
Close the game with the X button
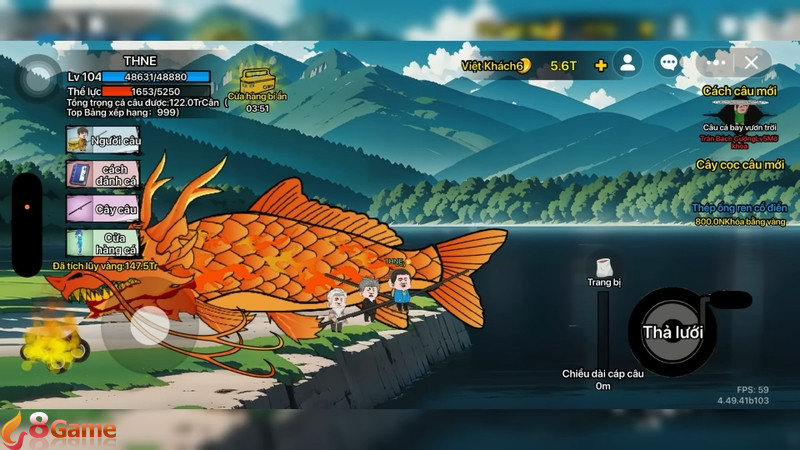(x=752, y=62)
